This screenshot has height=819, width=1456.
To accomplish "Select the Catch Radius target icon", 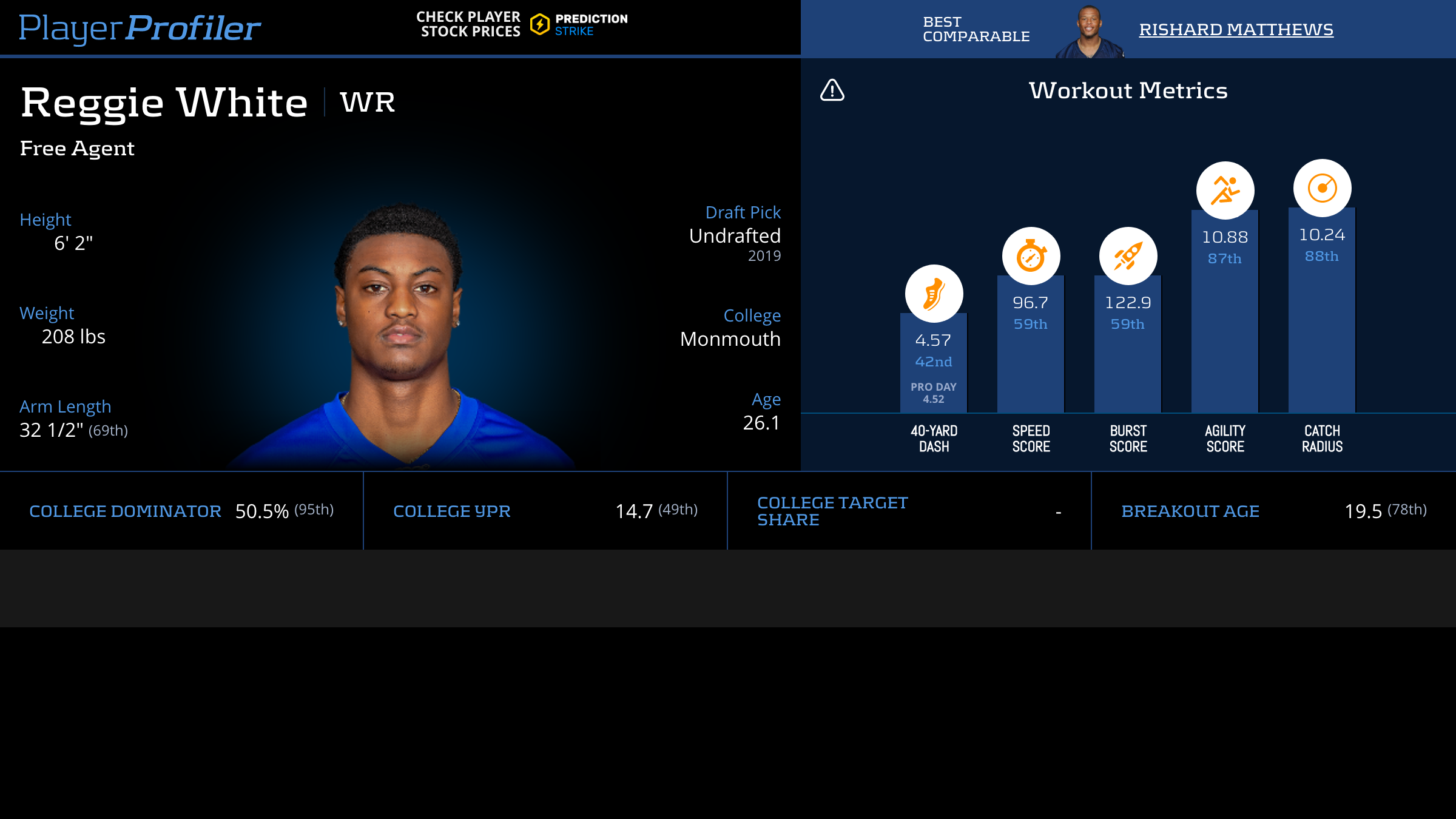I will pos(1322,188).
